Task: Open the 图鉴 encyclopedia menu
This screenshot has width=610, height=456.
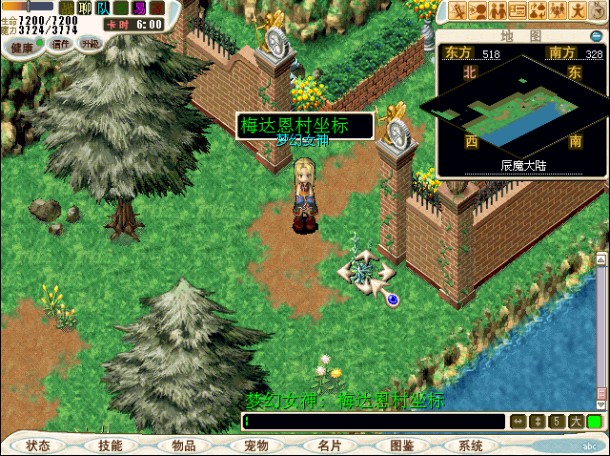Action: pyautogui.click(x=401, y=445)
